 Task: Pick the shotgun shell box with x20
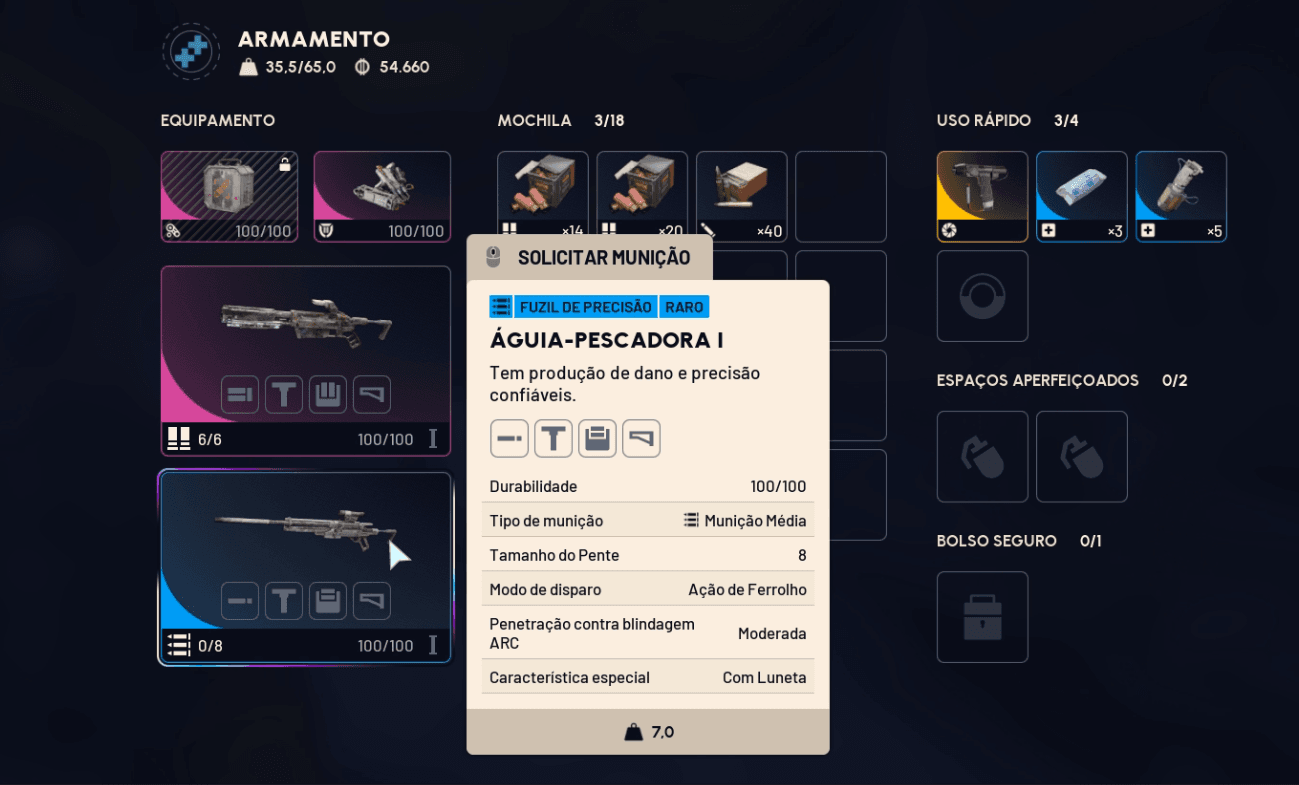point(642,190)
